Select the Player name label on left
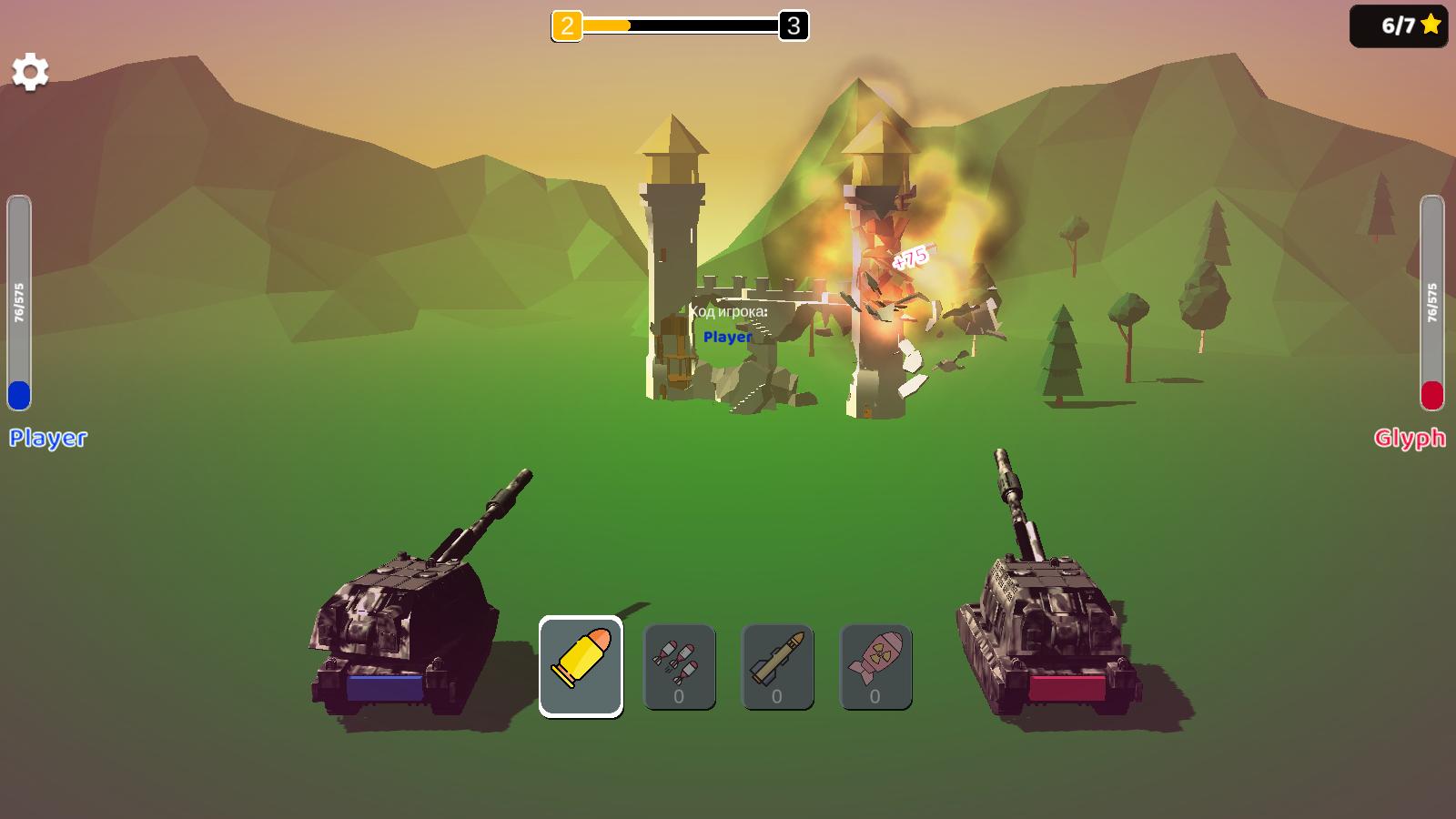Screen dimensions: 1456x819 tap(47, 440)
